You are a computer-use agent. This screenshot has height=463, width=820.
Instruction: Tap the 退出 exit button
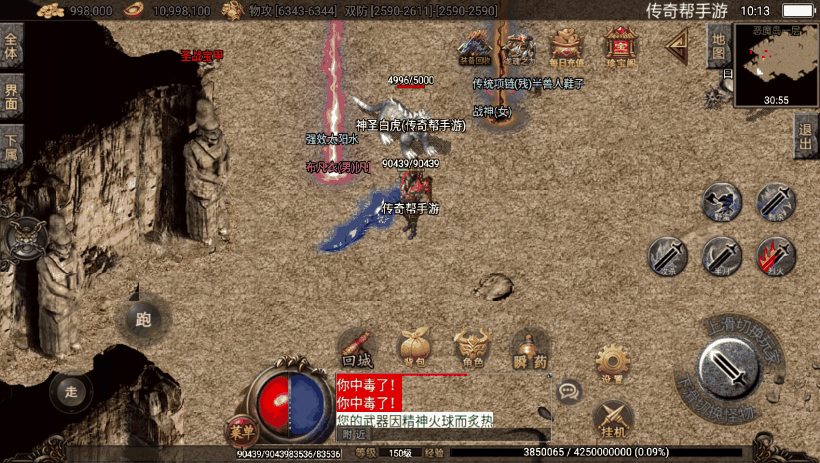click(806, 136)
